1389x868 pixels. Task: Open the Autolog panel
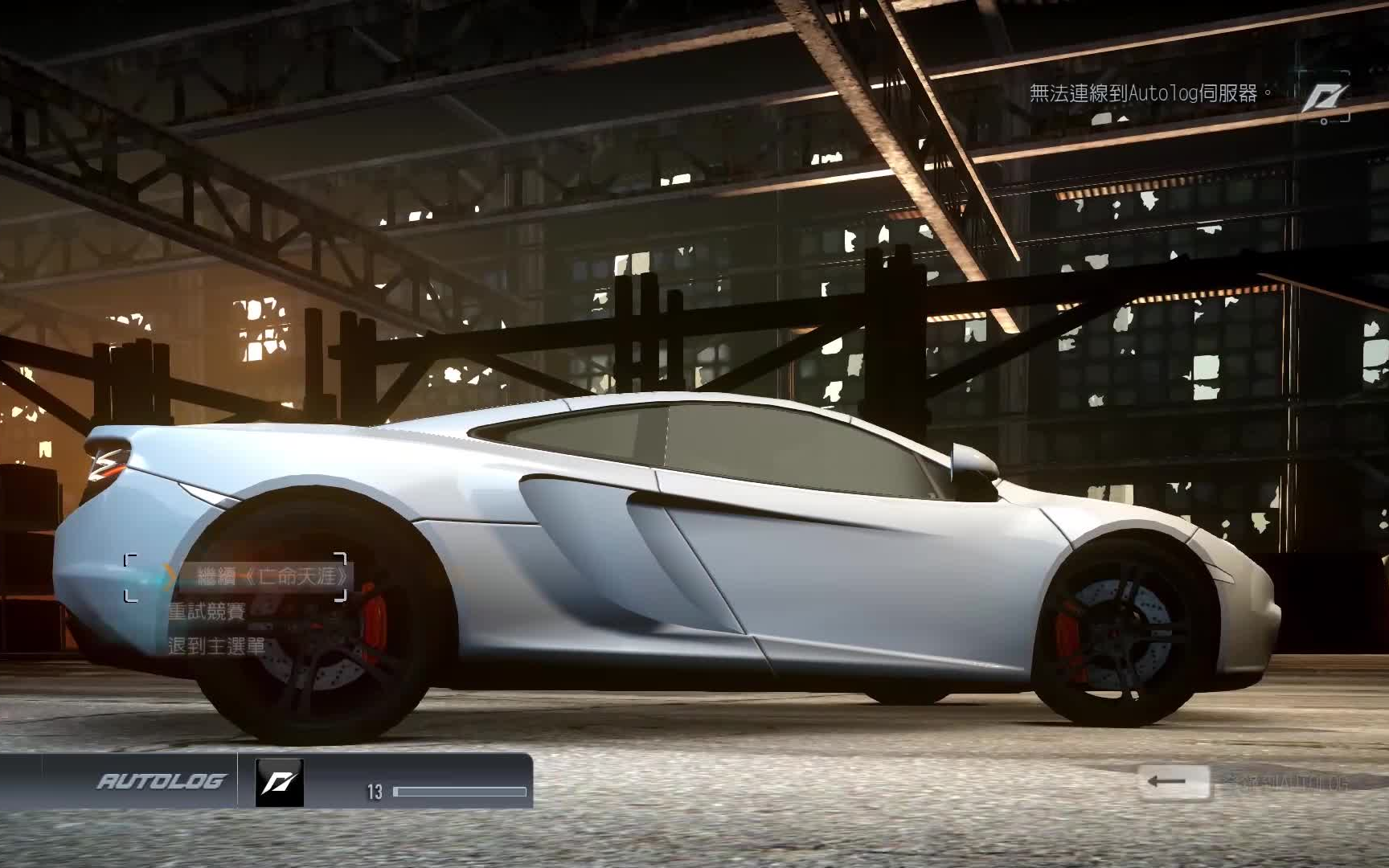[x=161, y=781]
